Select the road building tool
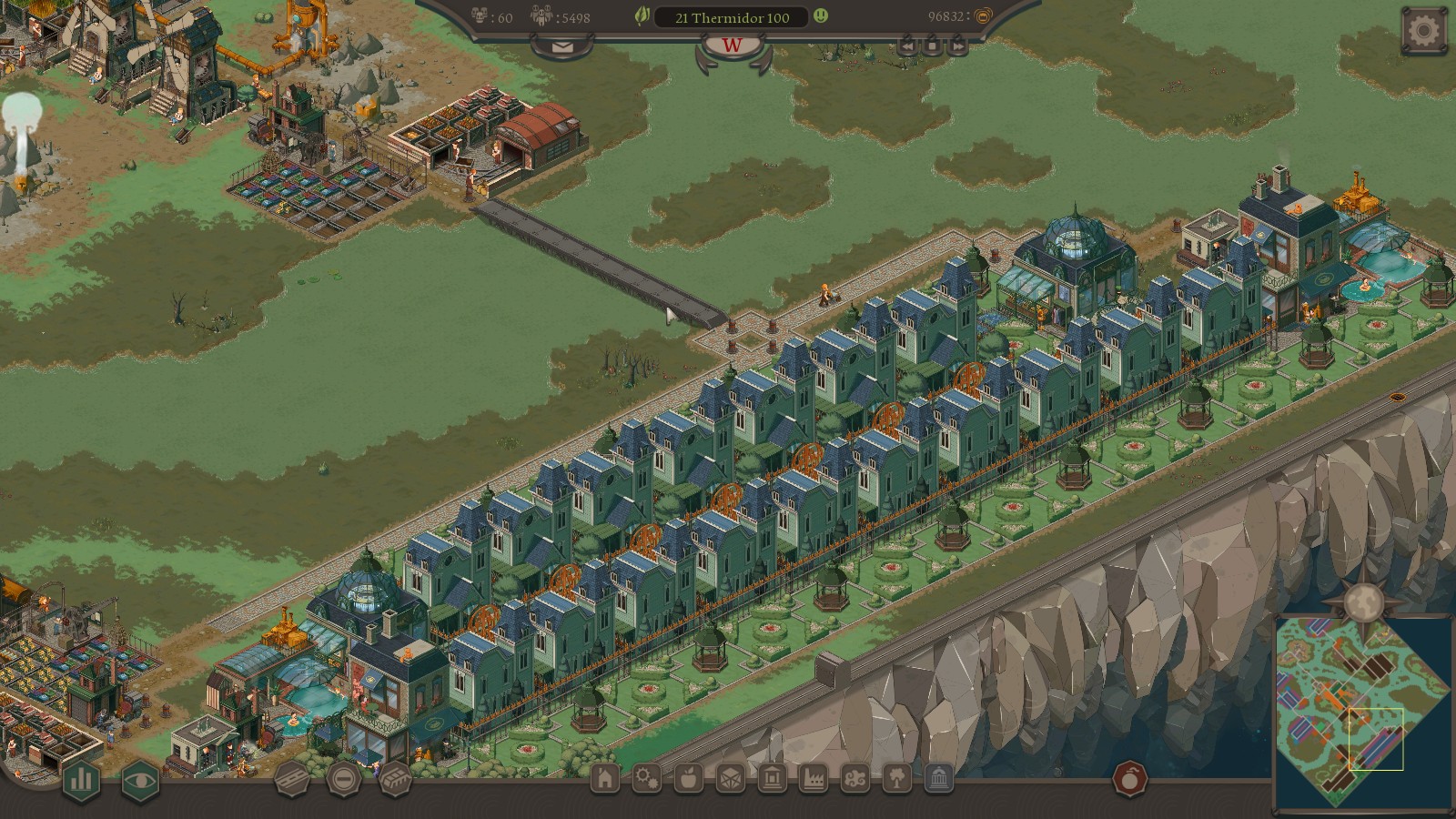 click(x=292, y=780)
